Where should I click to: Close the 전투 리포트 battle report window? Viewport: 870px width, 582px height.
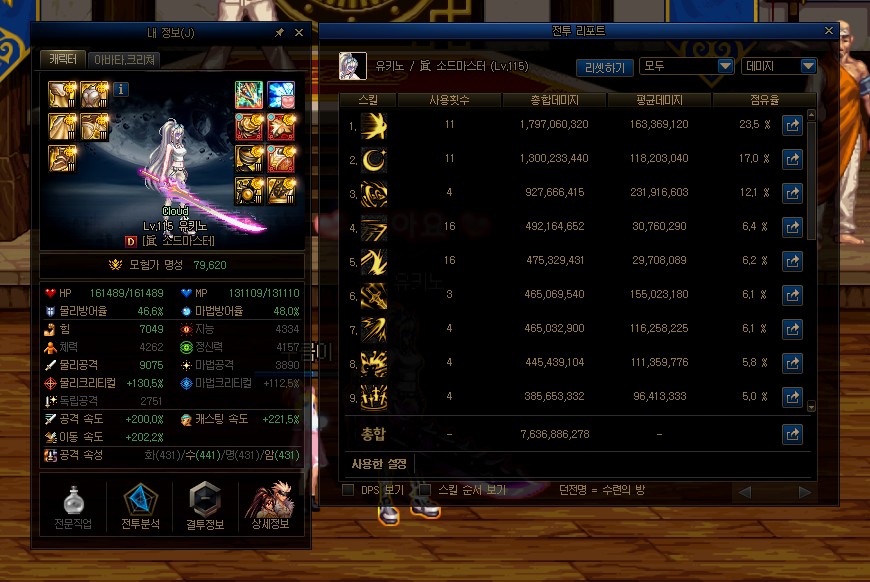[829, 32]
